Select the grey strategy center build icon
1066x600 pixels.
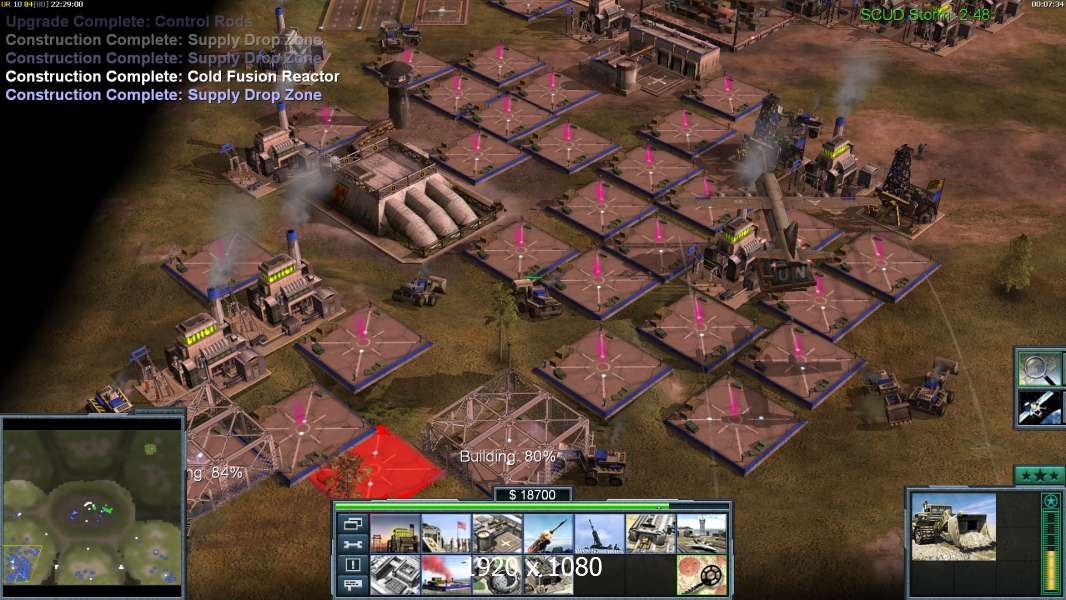tap(395, 575)
